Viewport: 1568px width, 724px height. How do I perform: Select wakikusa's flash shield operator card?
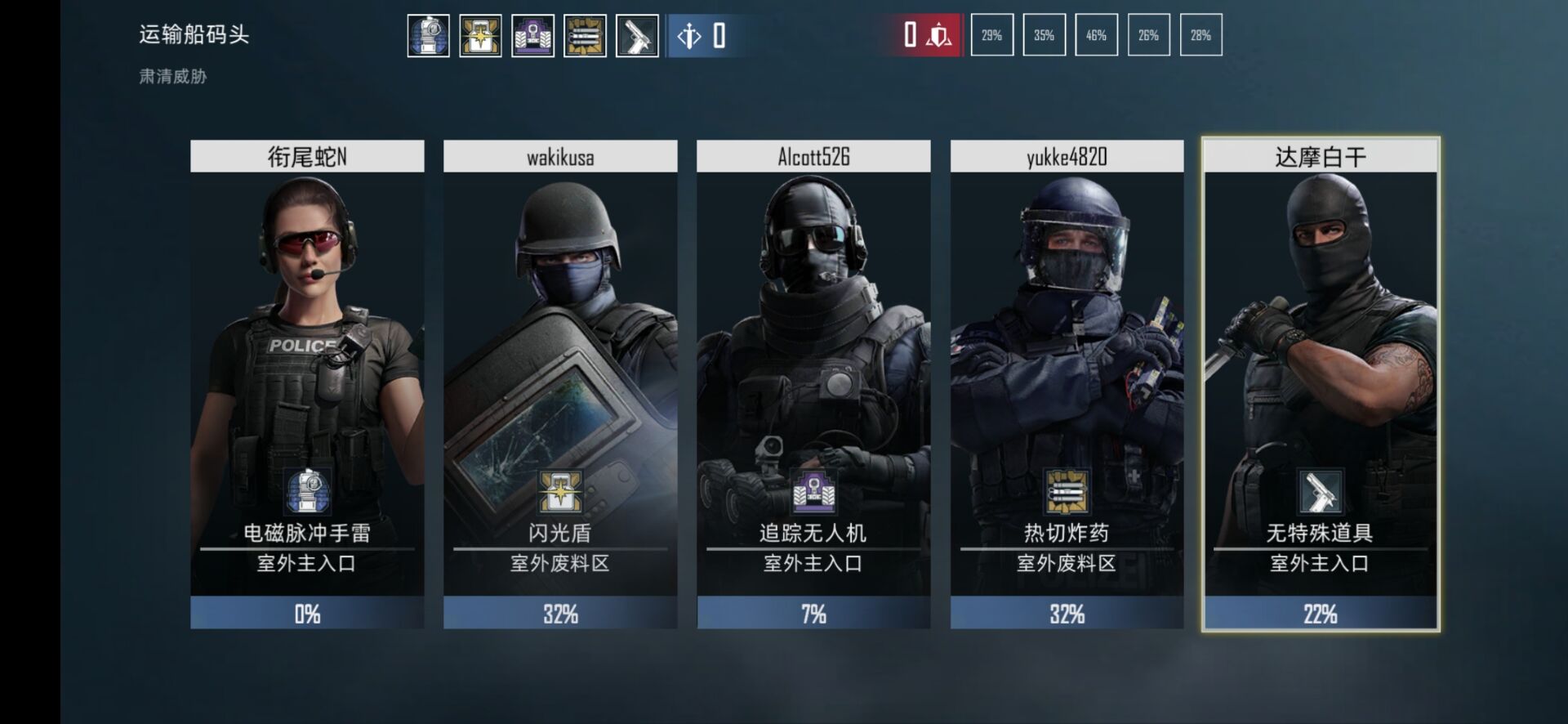pos(560,384)
